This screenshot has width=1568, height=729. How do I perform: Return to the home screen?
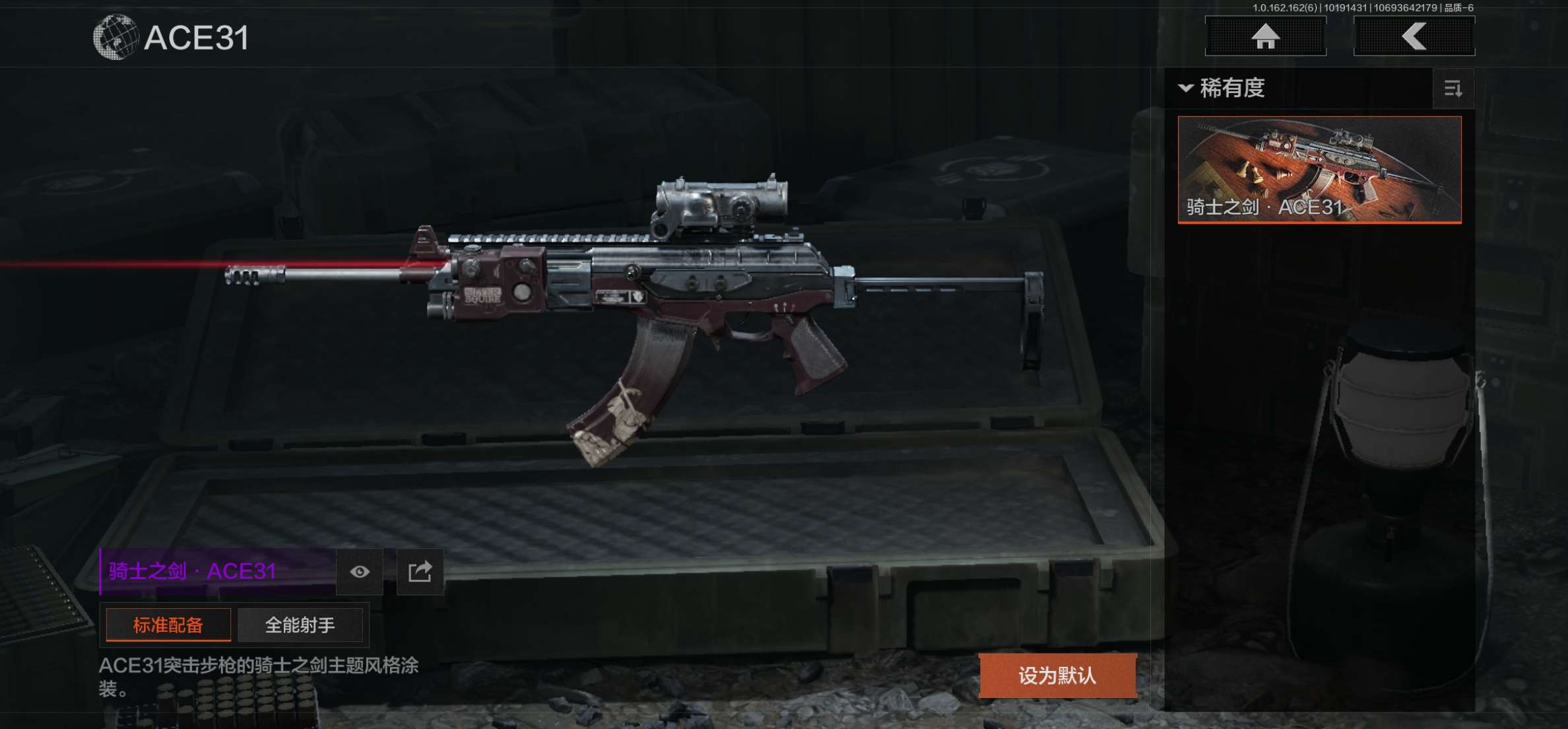click(1265, 36)
